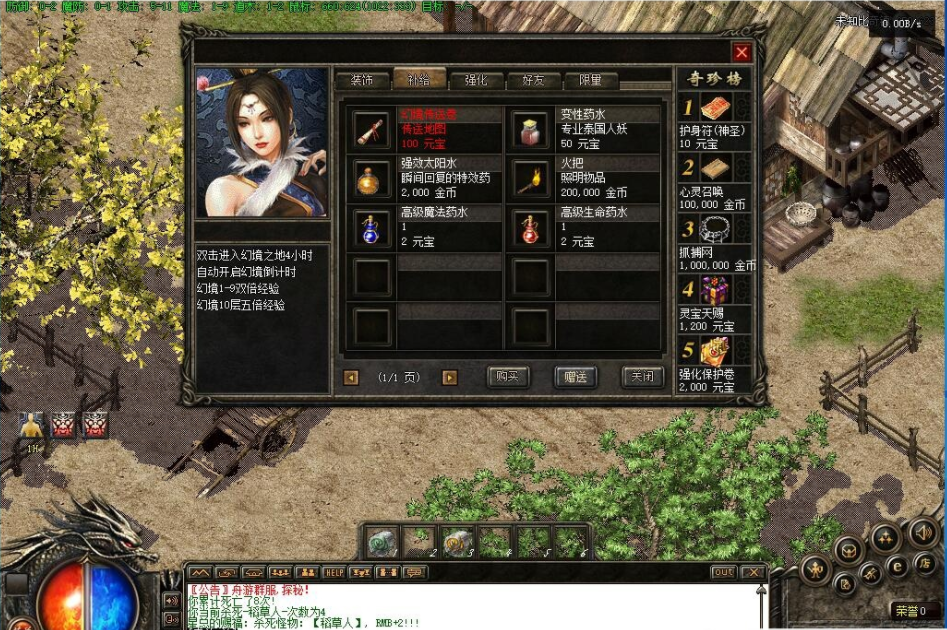Viewport: 947px width, 630px height.
Task: Switch to the 限量 tab
Action: tap(590, 80)
